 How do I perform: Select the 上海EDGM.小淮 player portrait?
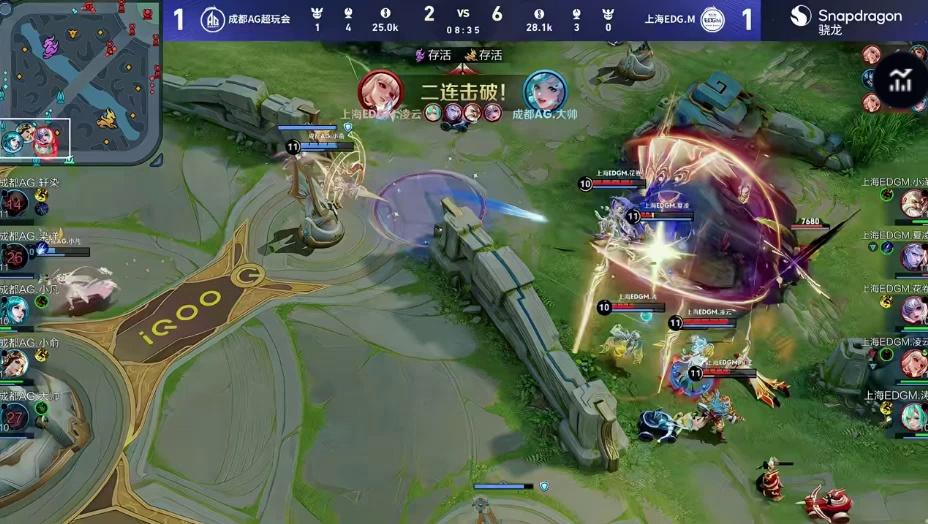pos(912,204)
